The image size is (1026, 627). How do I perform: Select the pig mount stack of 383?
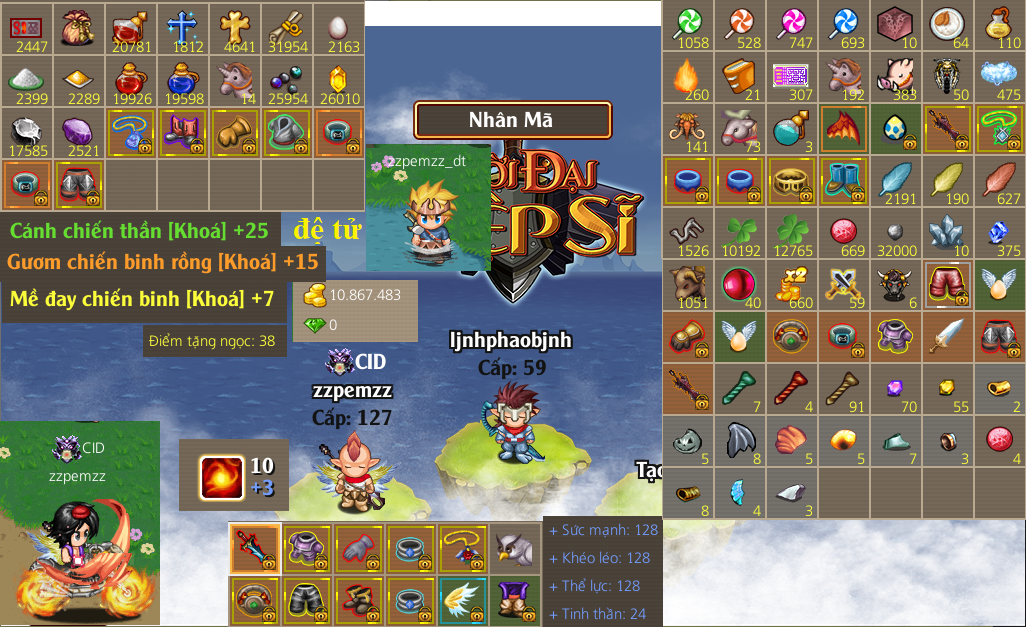[x=896, y=77]
